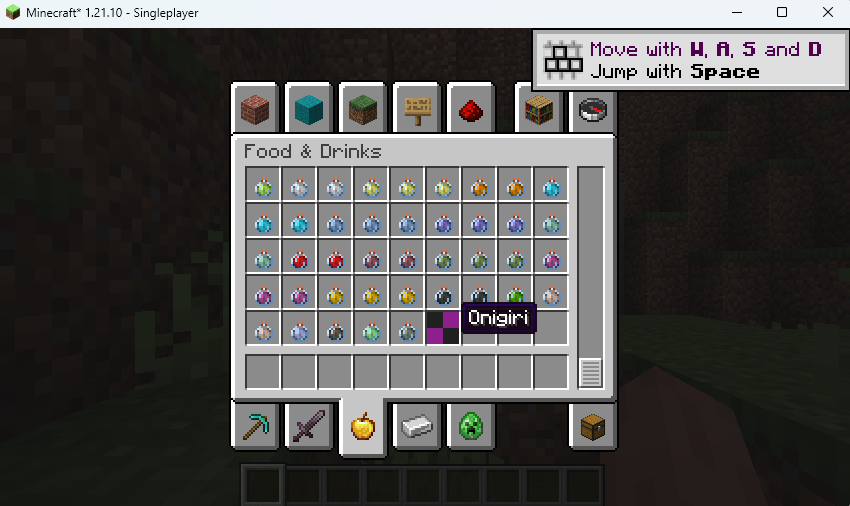Viewport: 850px width, 506px height.
Task: Show the Redstone dust tab
Action: point(471,109)
